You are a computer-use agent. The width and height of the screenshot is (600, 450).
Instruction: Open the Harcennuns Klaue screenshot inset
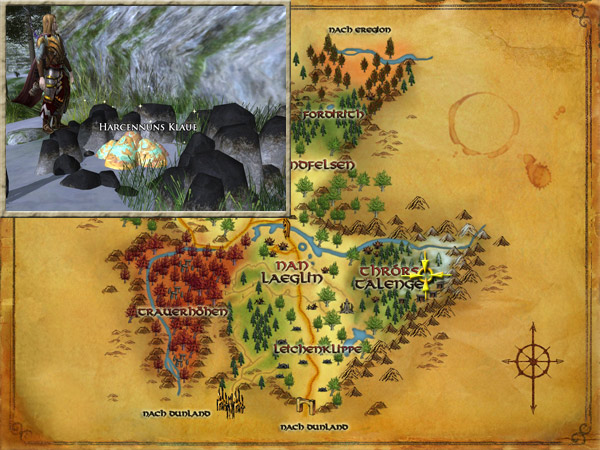click(147, 109)
